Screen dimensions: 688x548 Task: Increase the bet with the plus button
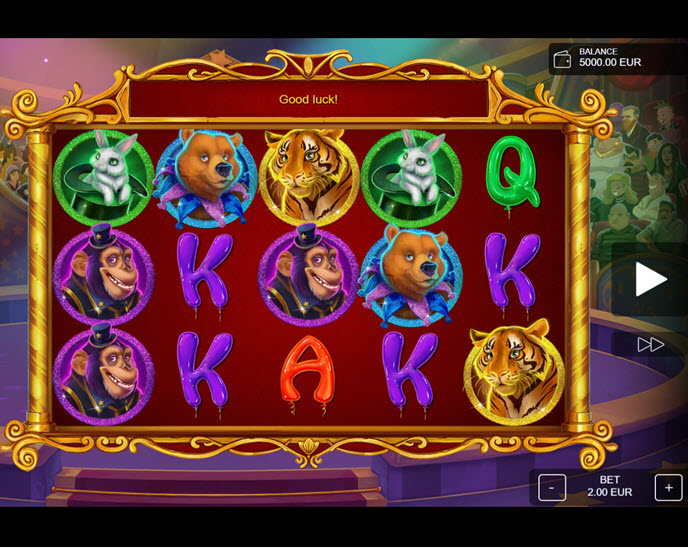(x=668, y=487)
